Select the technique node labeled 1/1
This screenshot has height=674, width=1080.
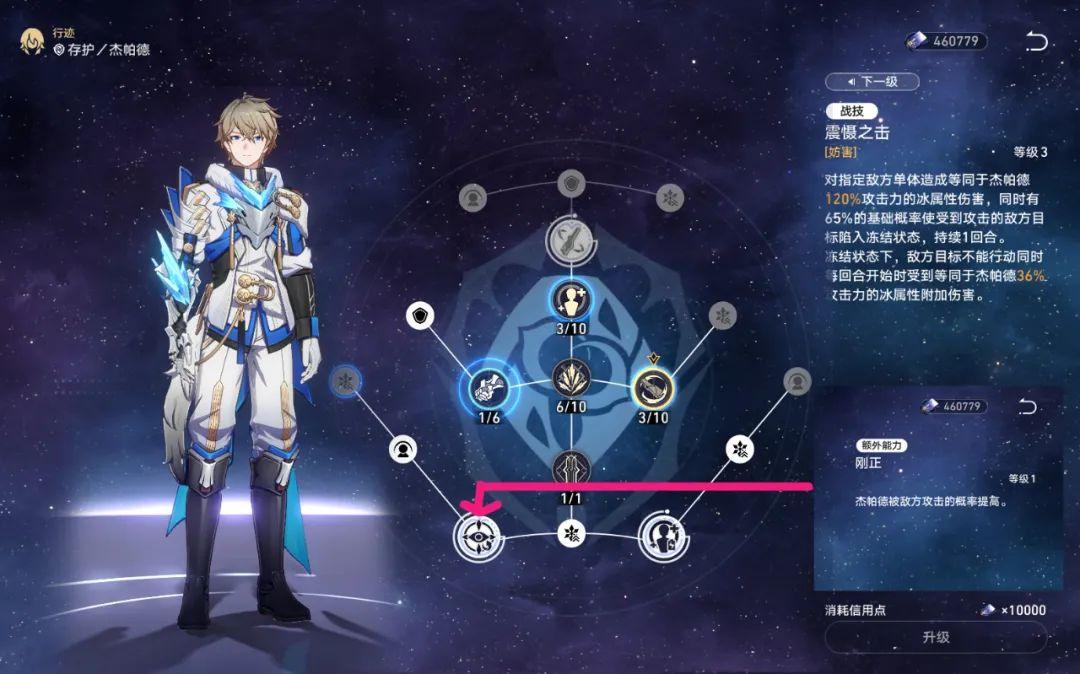pos(571,468)
